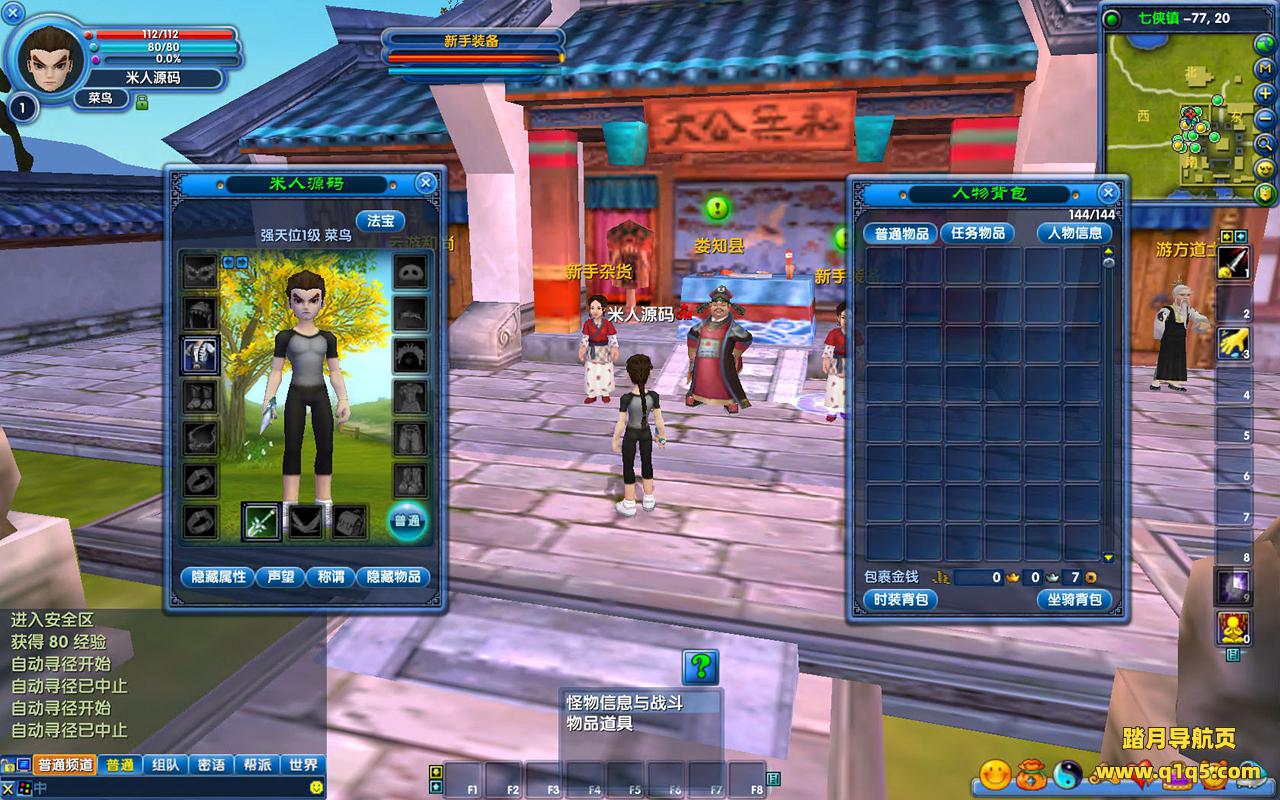Show the 称谓 titles list
1280x800 pixels.
pyautogui.click(x=329, y=577)
